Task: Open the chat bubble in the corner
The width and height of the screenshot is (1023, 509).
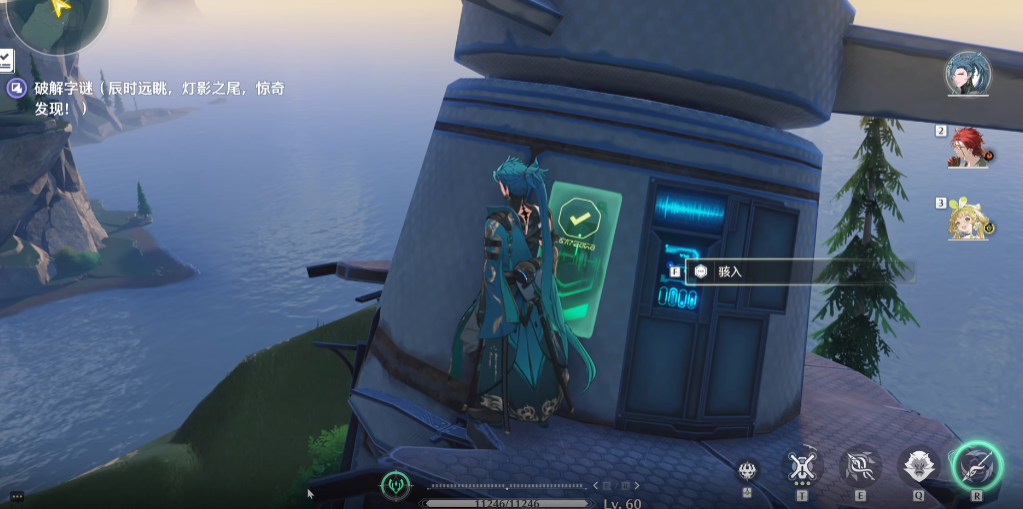Action: 16,496
